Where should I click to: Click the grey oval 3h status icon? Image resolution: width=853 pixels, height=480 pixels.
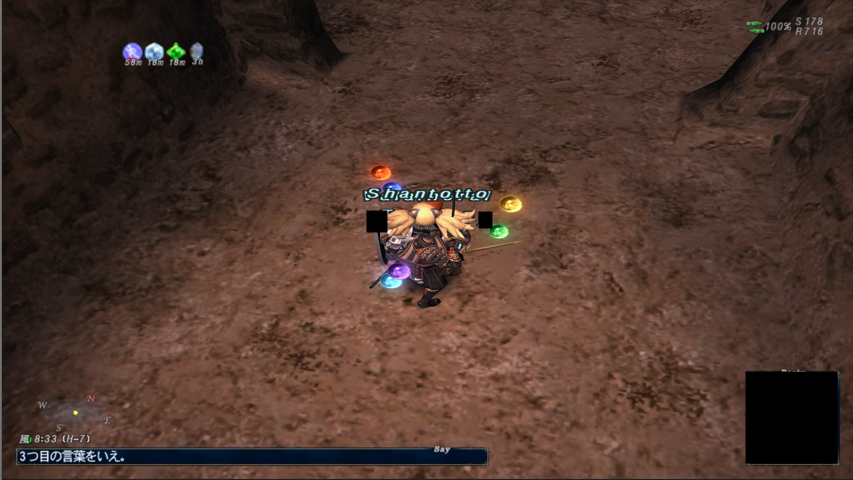click(x=197, y=51)
